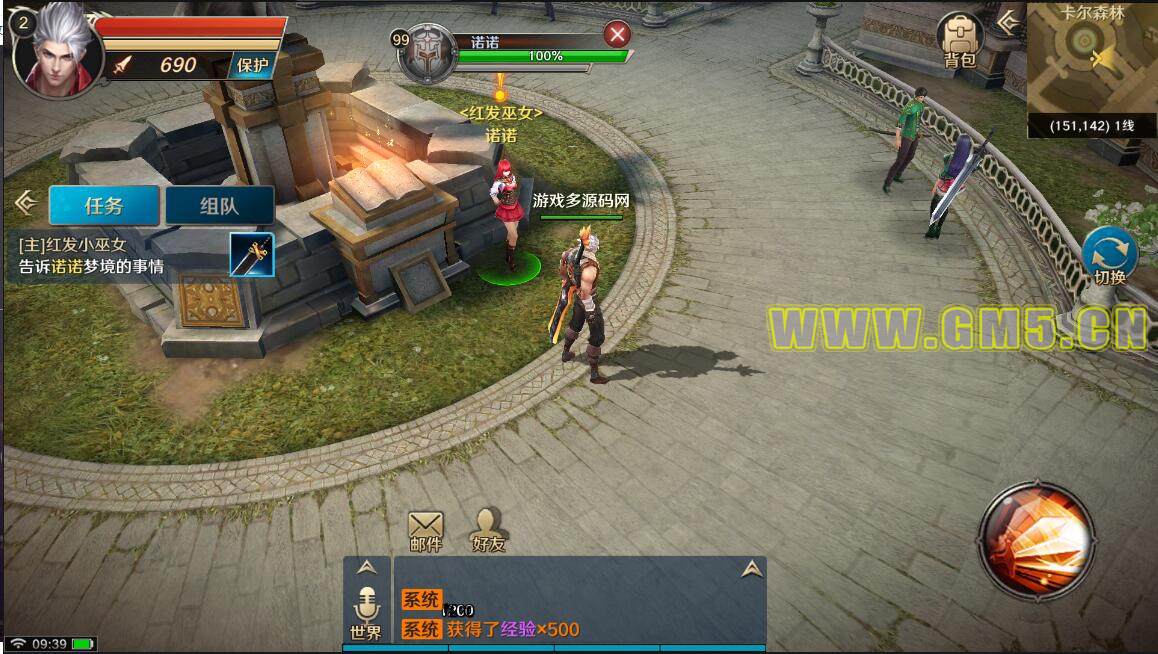Click the sword icon beside the quest
The height and width of the screenshot is (654, 1158).
[x=251, y=255]
